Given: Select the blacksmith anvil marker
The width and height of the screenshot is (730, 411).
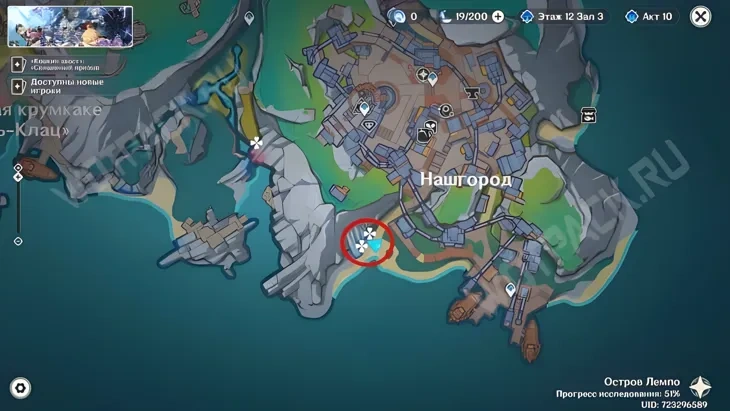Looking at the screenshot, I should point(471,94).
